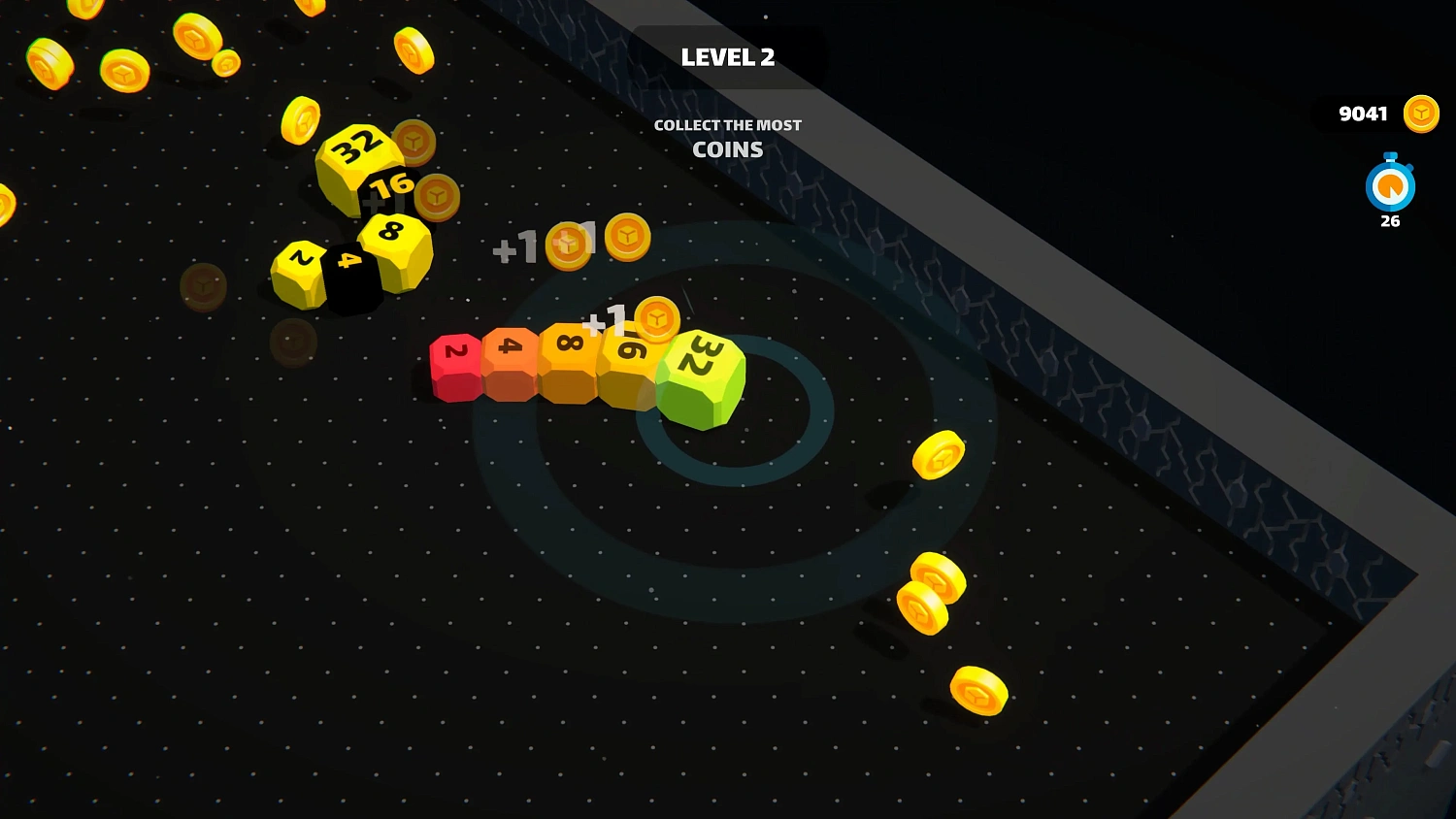The height and width of the screenshot is (819, 1456).
Task: Click the lone coin on the right side
Action: click(x=939, y=455)
